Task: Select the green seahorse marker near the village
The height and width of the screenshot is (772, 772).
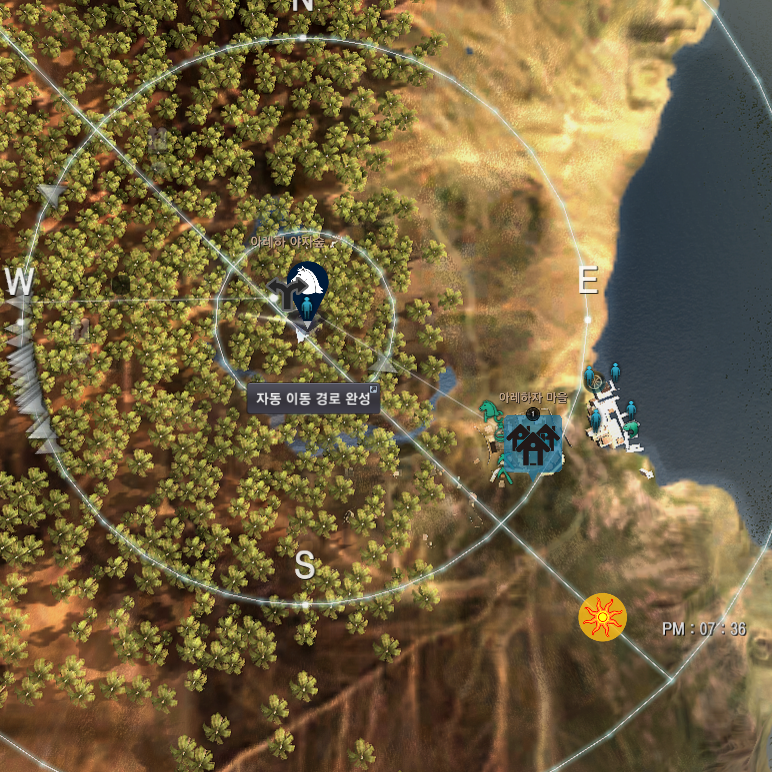Action: click(x=489, y=409)
